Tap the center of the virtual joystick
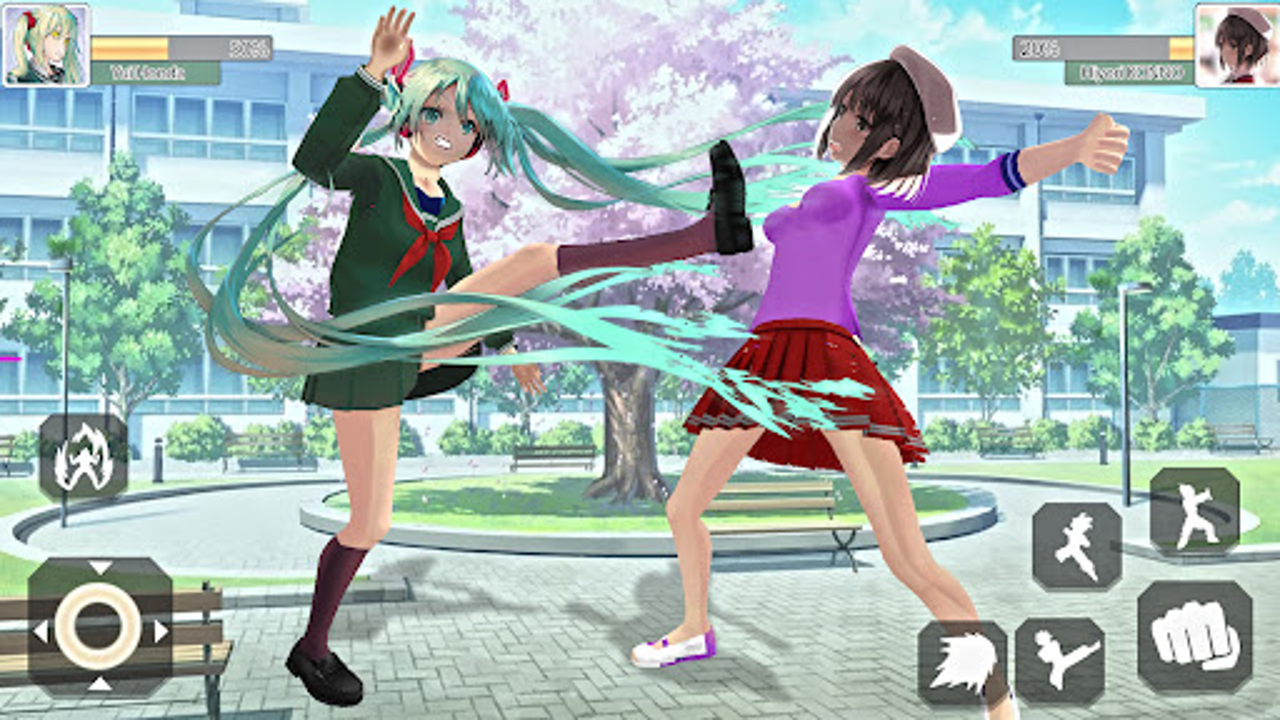Viewport: 1280px width, 720px height. point(95,623)
